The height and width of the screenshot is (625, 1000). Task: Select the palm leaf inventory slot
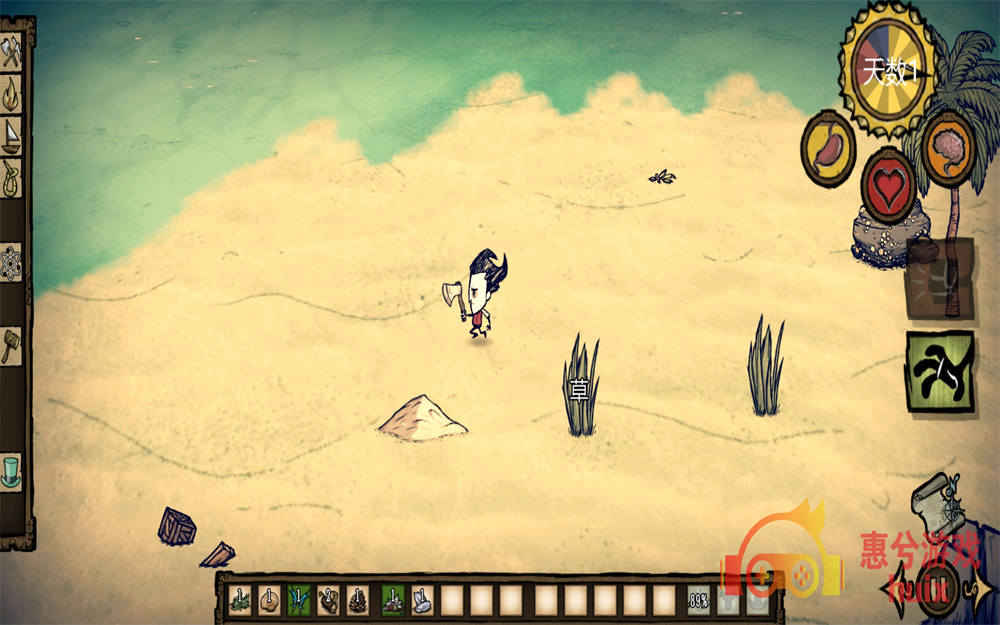click(240, 600)
